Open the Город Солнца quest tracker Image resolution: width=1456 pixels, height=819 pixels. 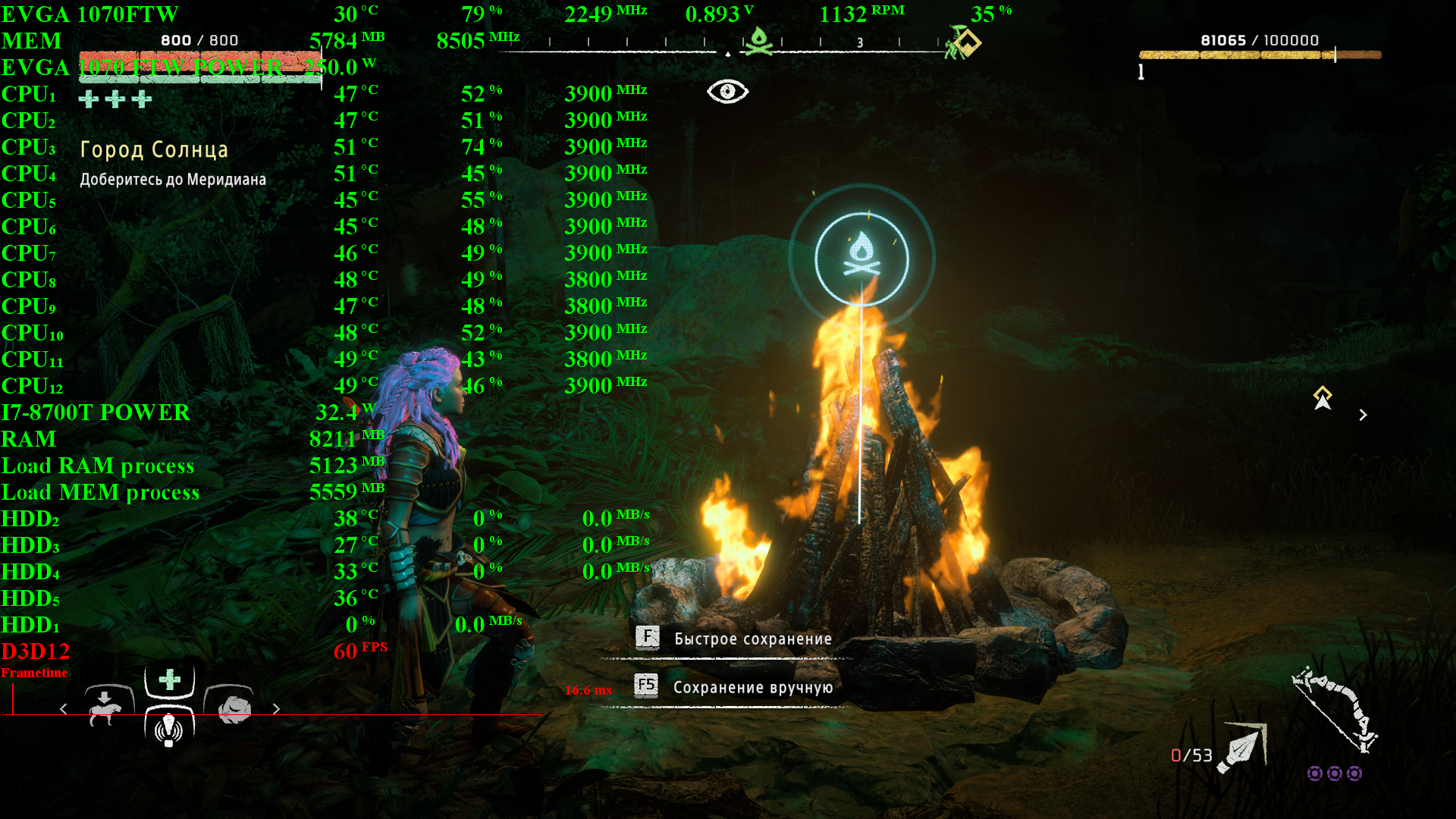coord(154,150)
